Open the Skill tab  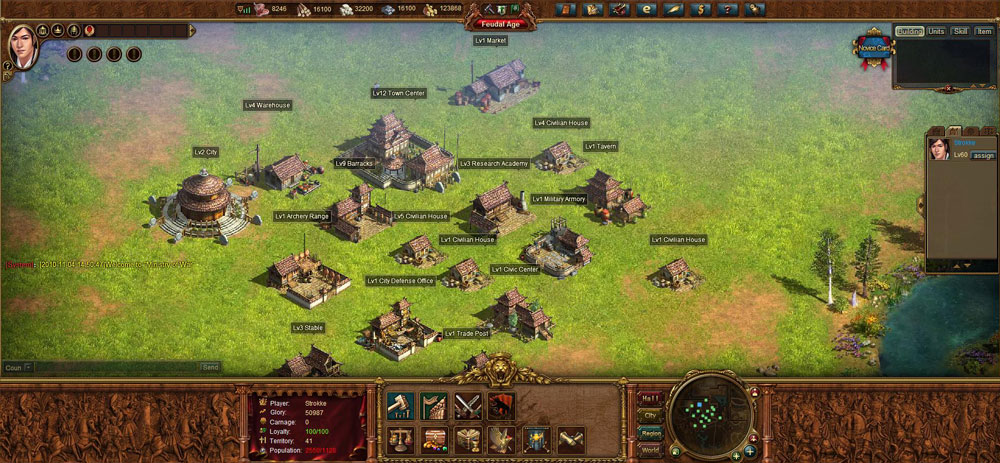961,31
